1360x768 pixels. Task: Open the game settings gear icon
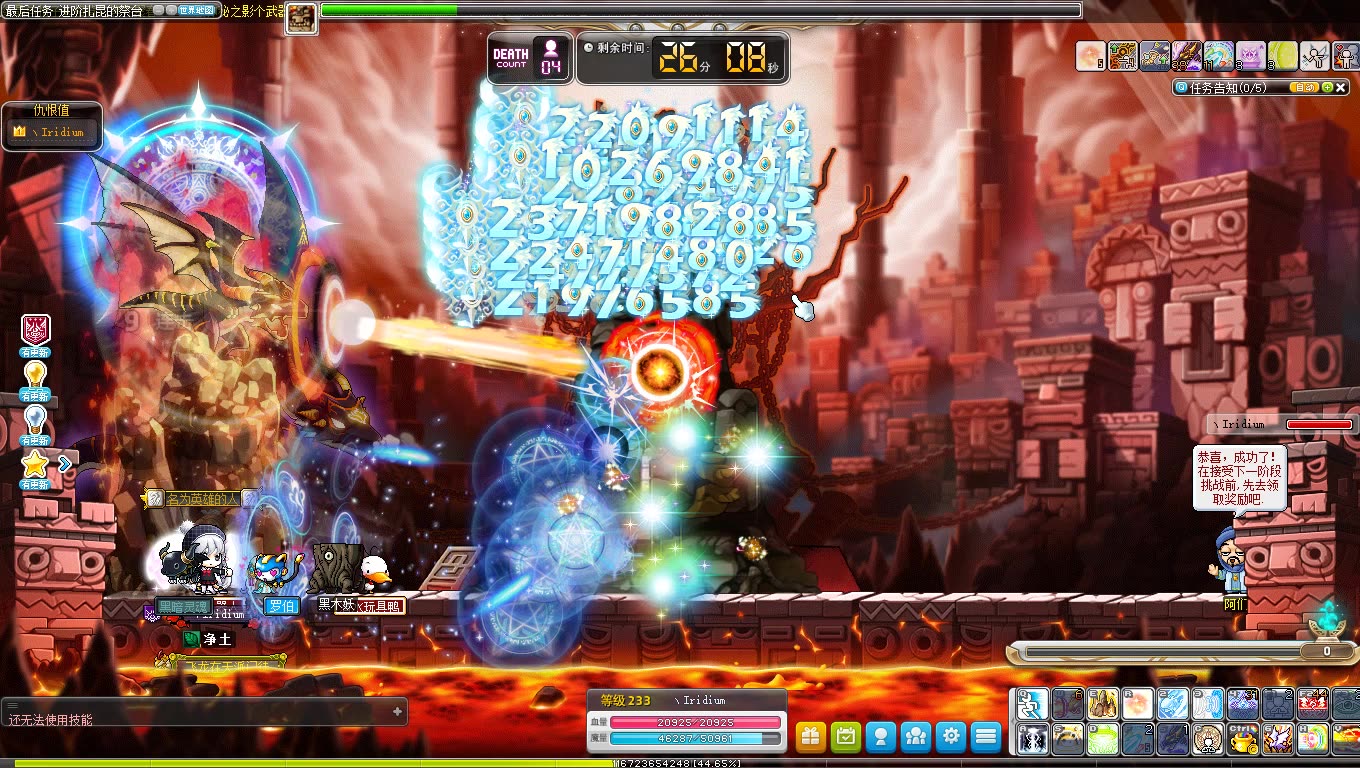pos(950,736)
